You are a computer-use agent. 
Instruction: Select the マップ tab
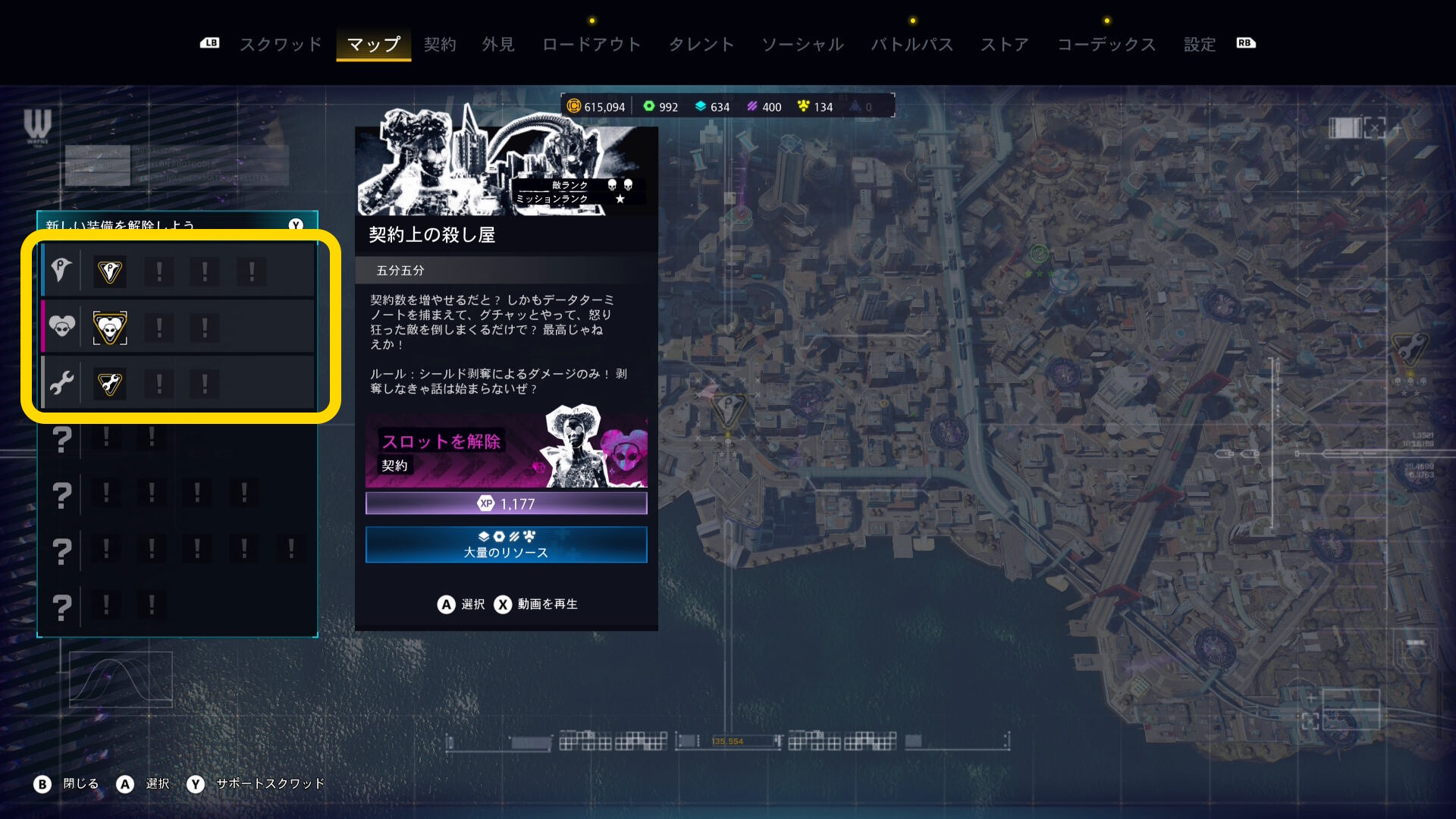(373, 44)
